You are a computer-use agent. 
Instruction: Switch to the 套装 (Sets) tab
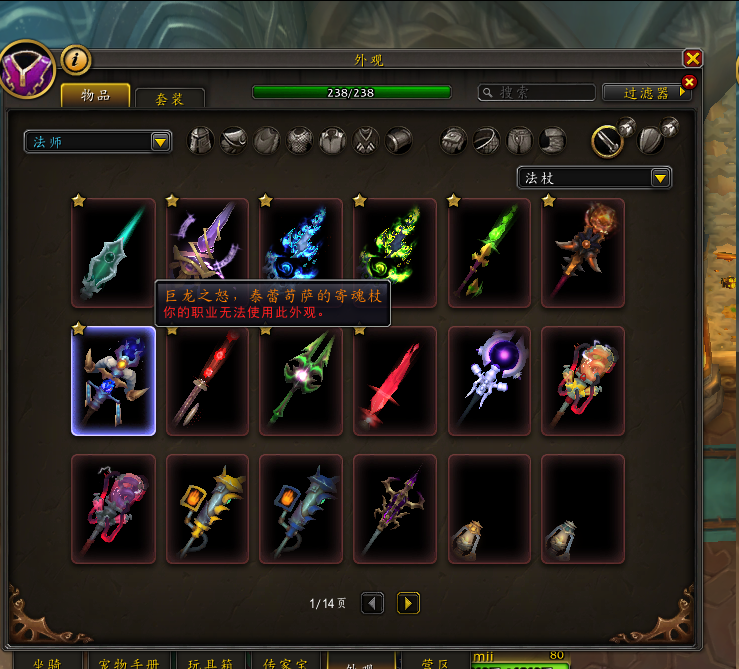169,98
